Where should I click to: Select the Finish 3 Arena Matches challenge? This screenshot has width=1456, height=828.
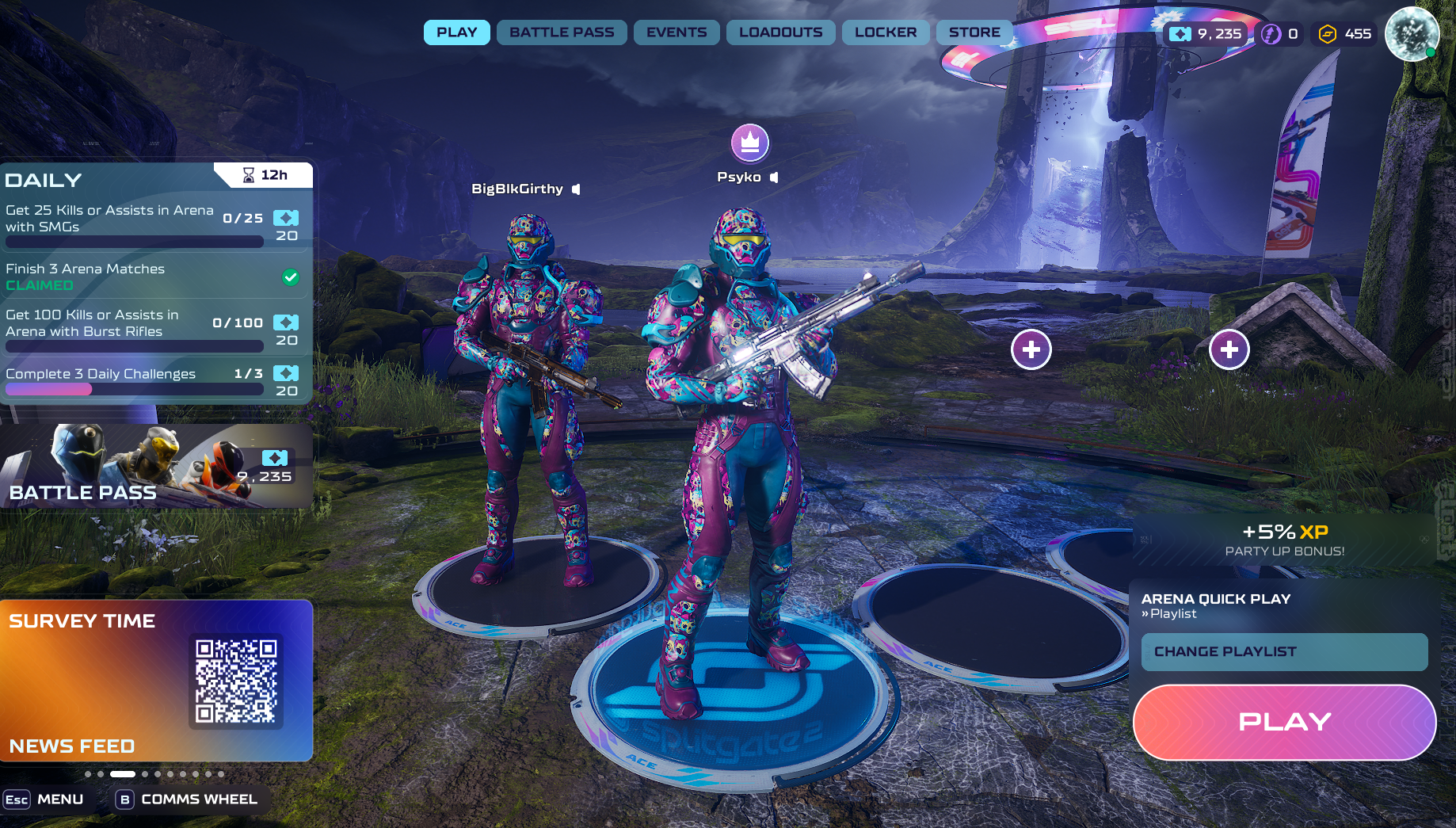point(152,277)
